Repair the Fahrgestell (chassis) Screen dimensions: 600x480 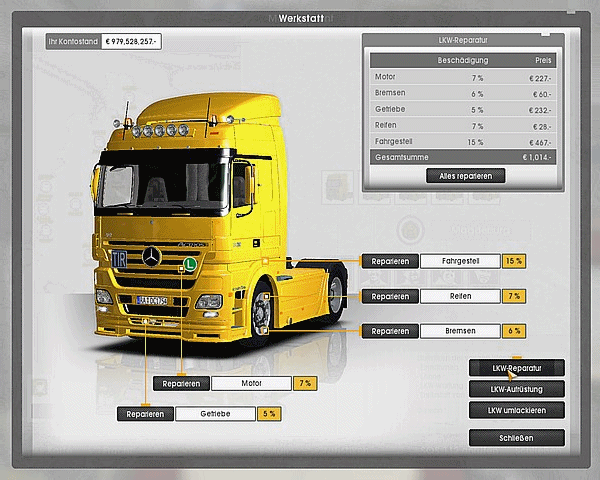(x=389, y=261)
